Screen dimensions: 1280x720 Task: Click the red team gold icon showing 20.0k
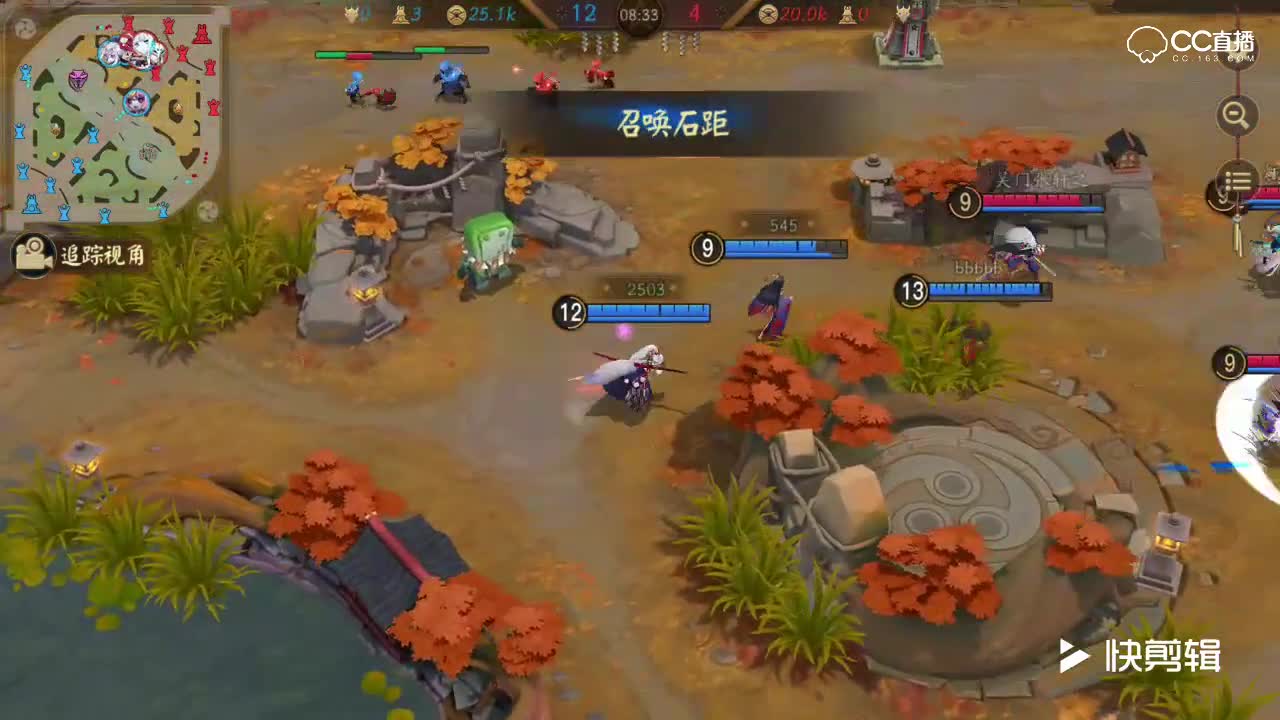[768, 14]
